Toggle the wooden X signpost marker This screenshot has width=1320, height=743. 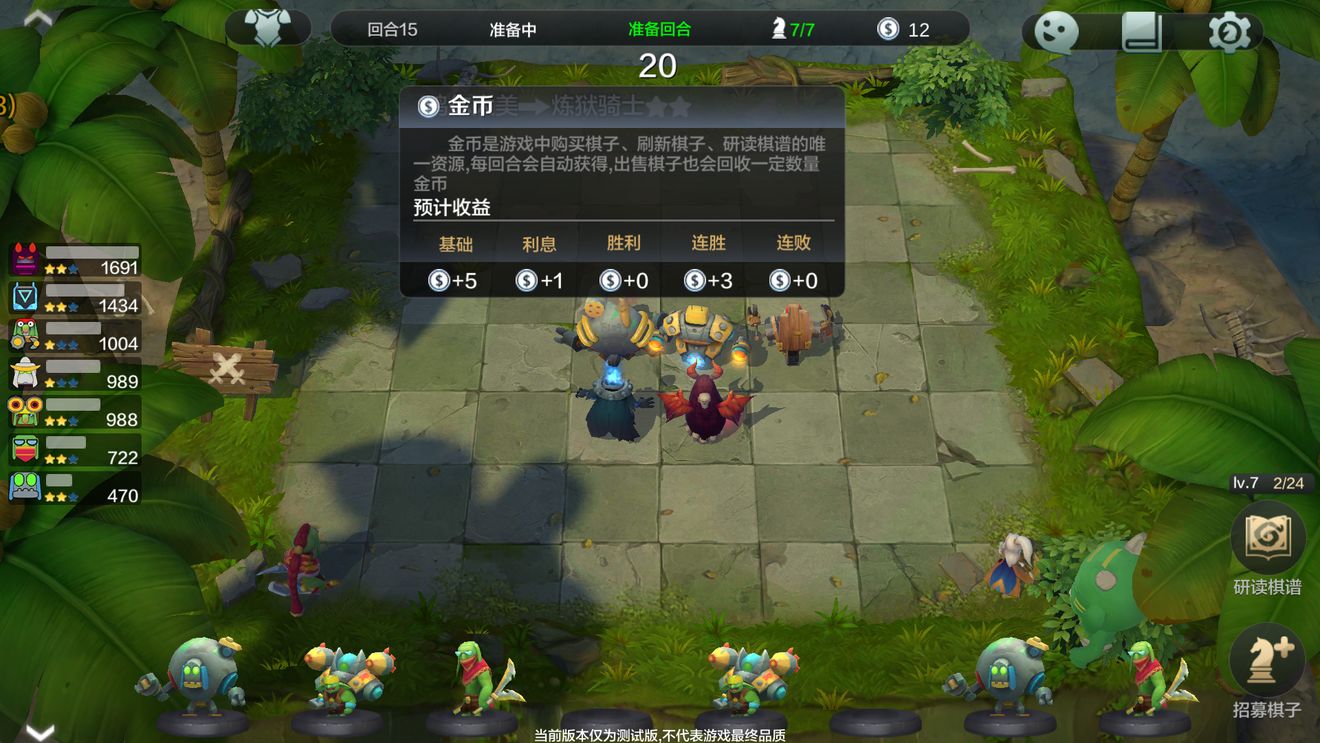coord(229,367)
